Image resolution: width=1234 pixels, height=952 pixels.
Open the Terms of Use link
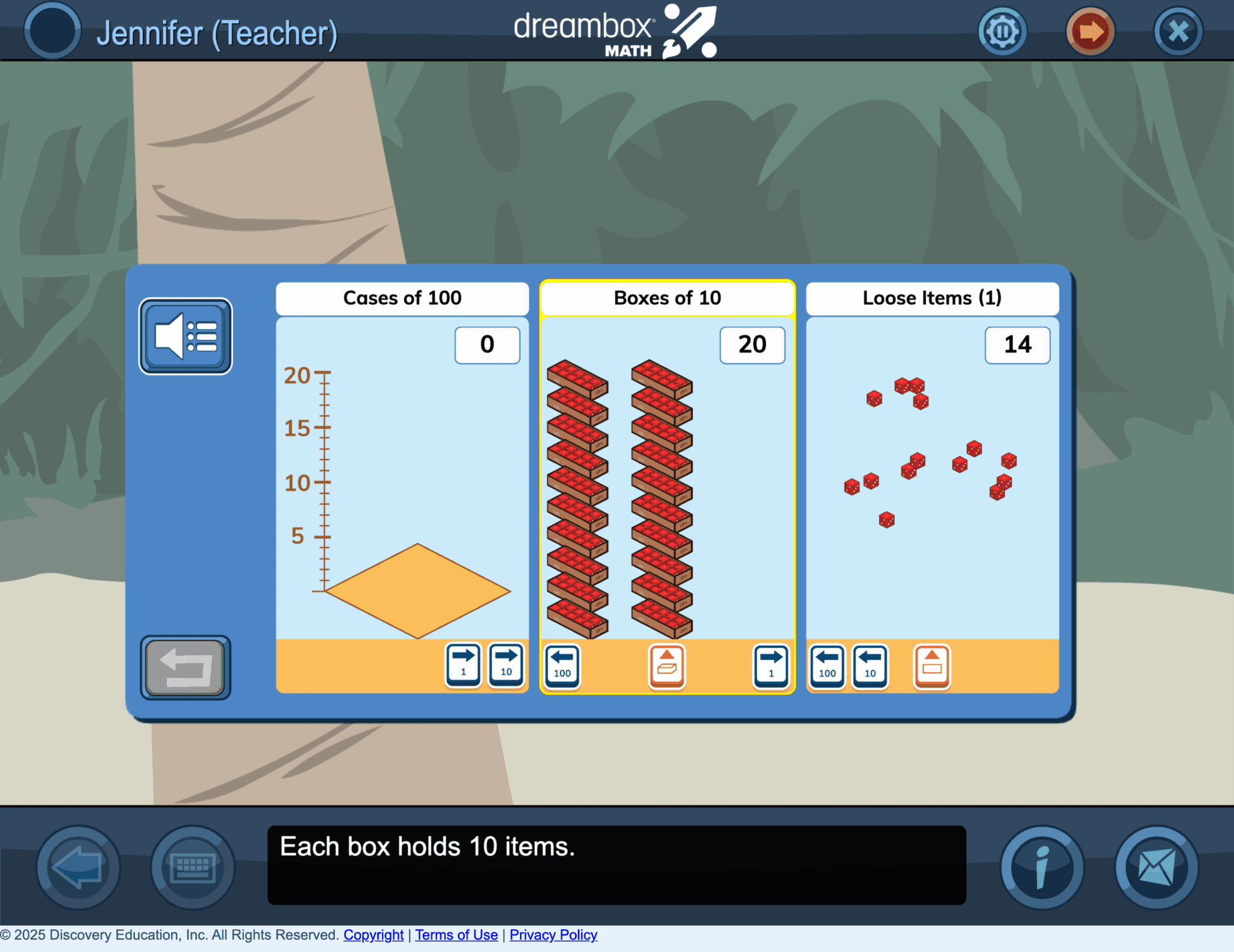pyautogui.click(x=456, y=935)
